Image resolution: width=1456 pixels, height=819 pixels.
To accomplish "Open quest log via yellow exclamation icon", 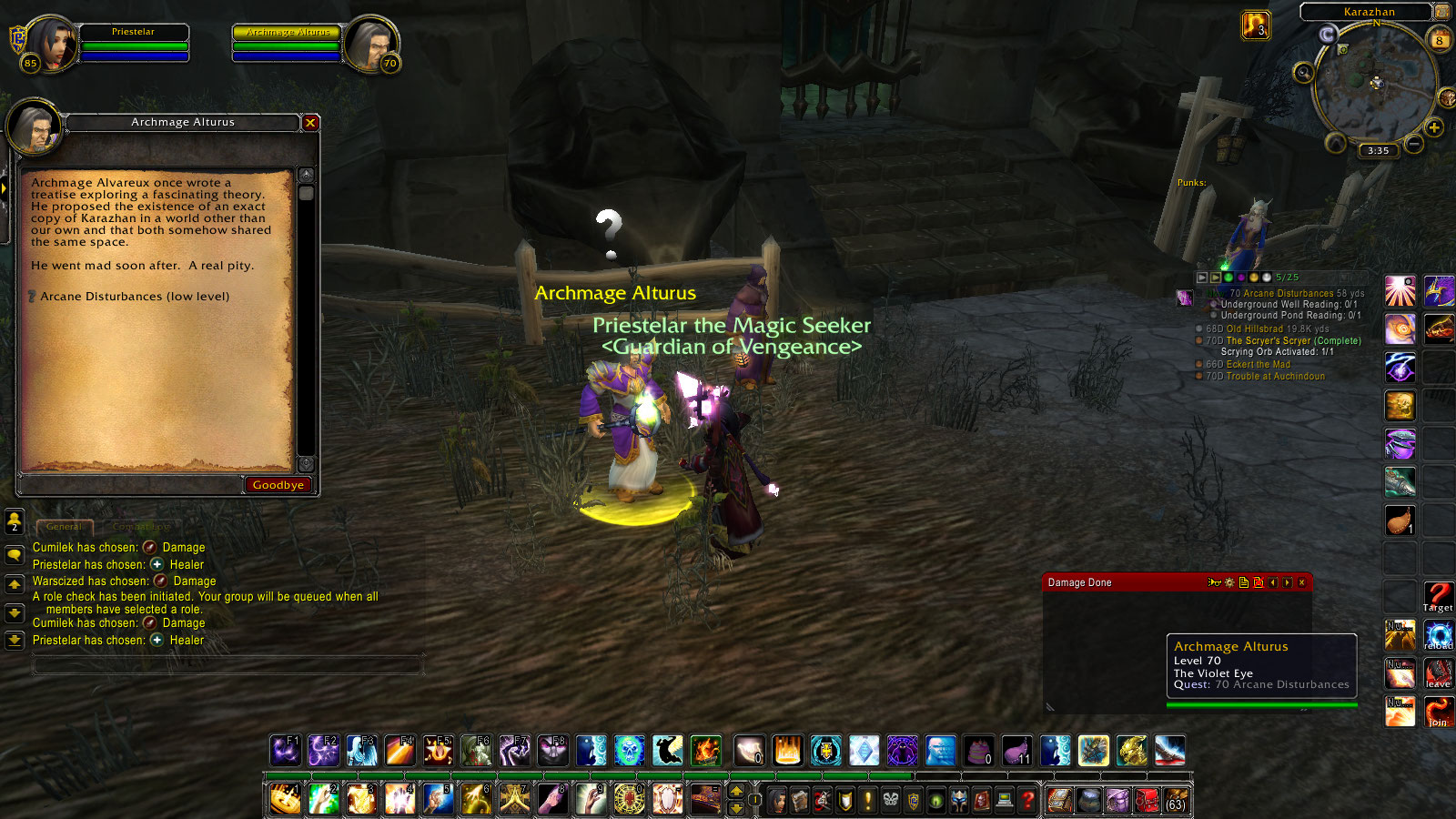I will [x=867, y=801].
